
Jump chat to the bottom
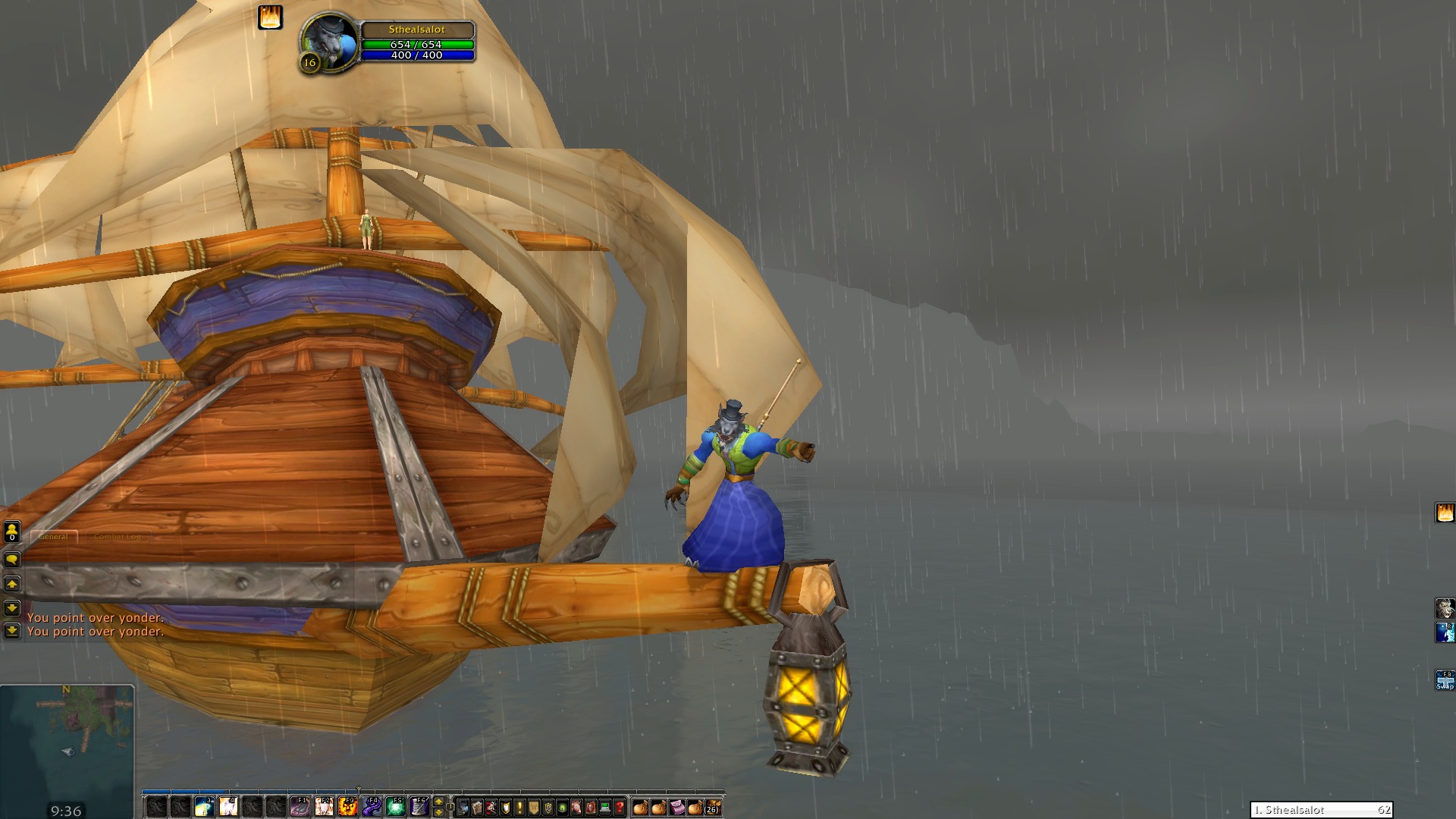[12, 631]
